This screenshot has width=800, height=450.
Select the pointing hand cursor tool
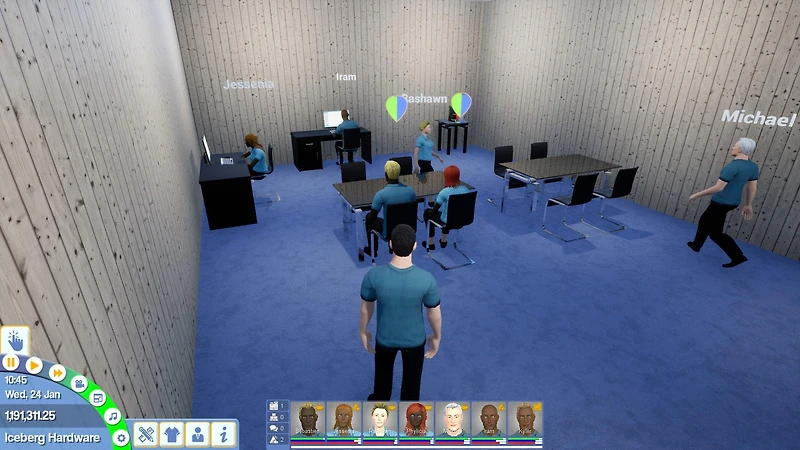pos(16,339)
